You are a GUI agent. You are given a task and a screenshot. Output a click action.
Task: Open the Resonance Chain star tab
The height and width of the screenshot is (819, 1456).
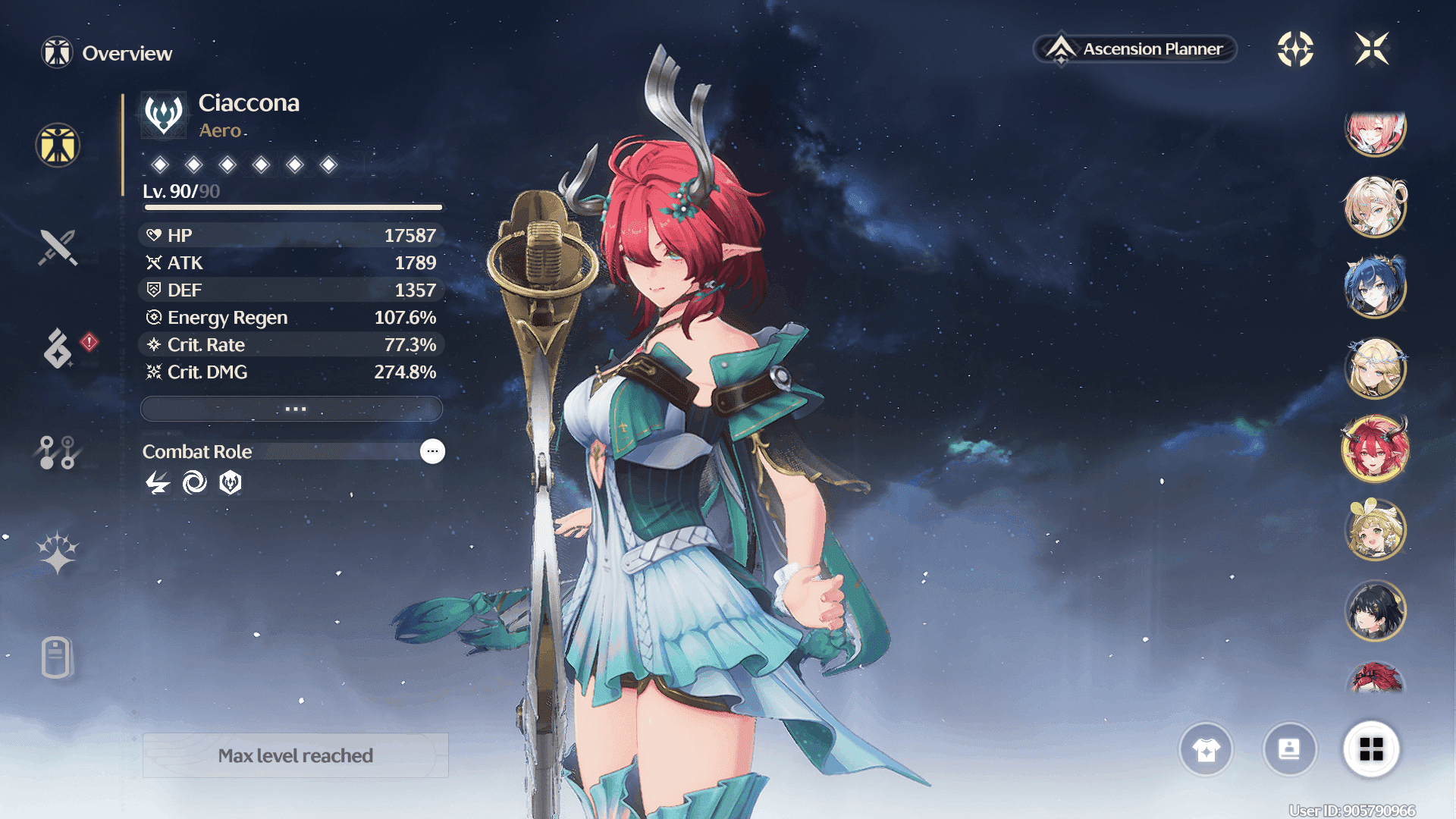pos(58,552)
